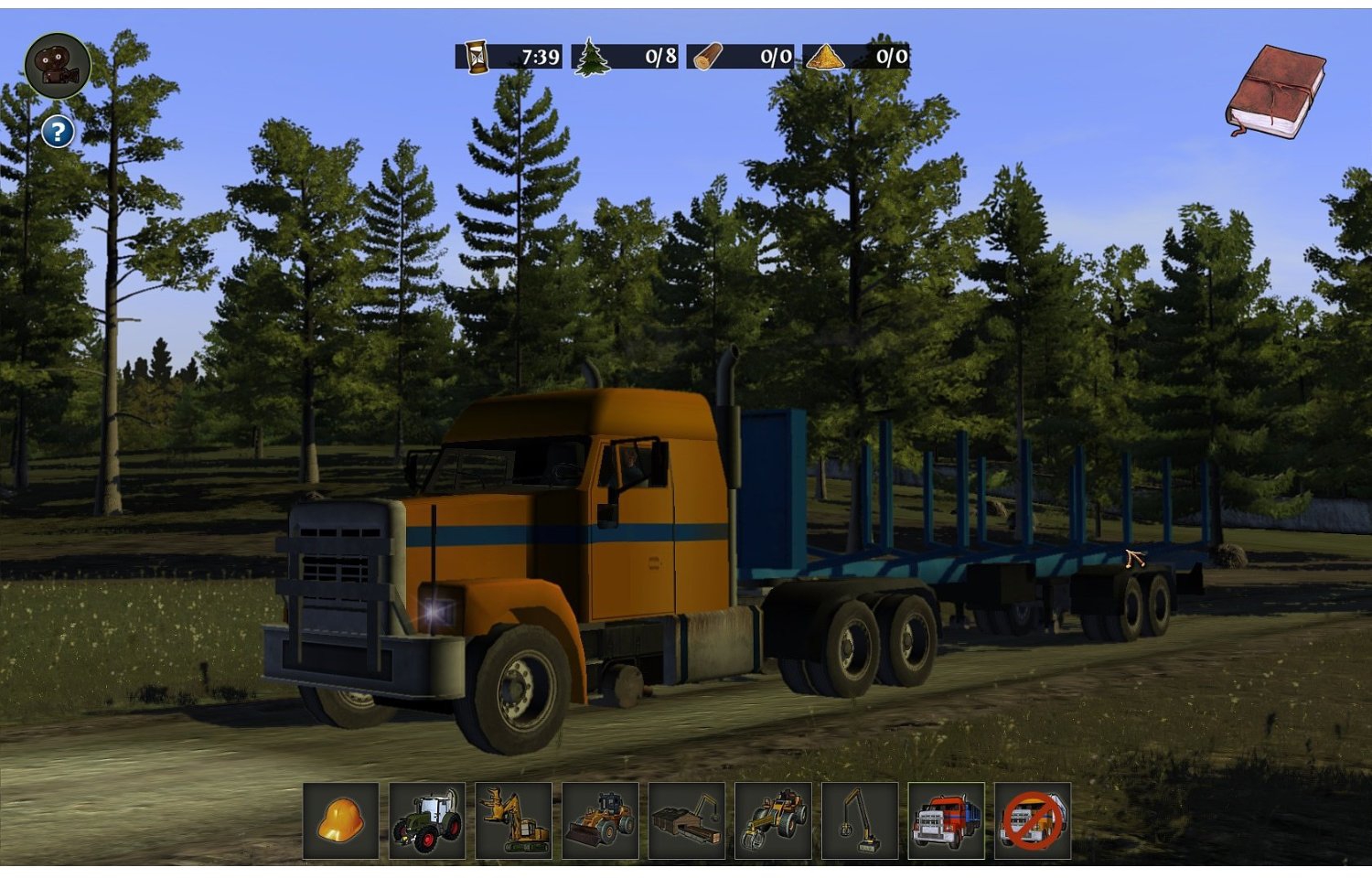Viewport: 1372px width, 878px height.
Task: Select the safety helmet to walk on foot
Action: pyautogui.click(x=339, y=822)
